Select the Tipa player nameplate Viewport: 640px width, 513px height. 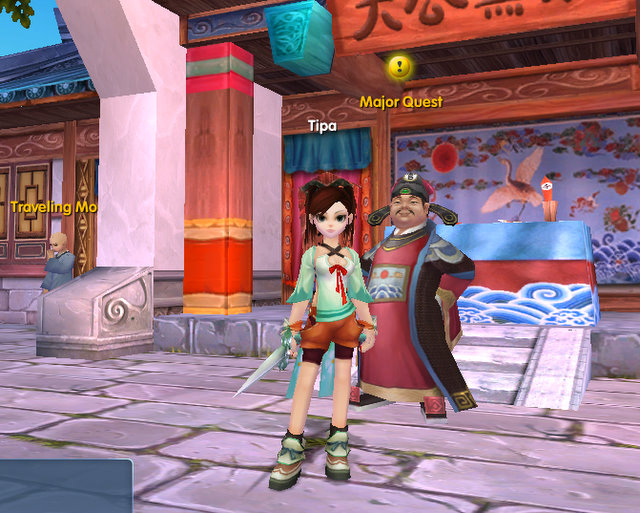[322, 127]
